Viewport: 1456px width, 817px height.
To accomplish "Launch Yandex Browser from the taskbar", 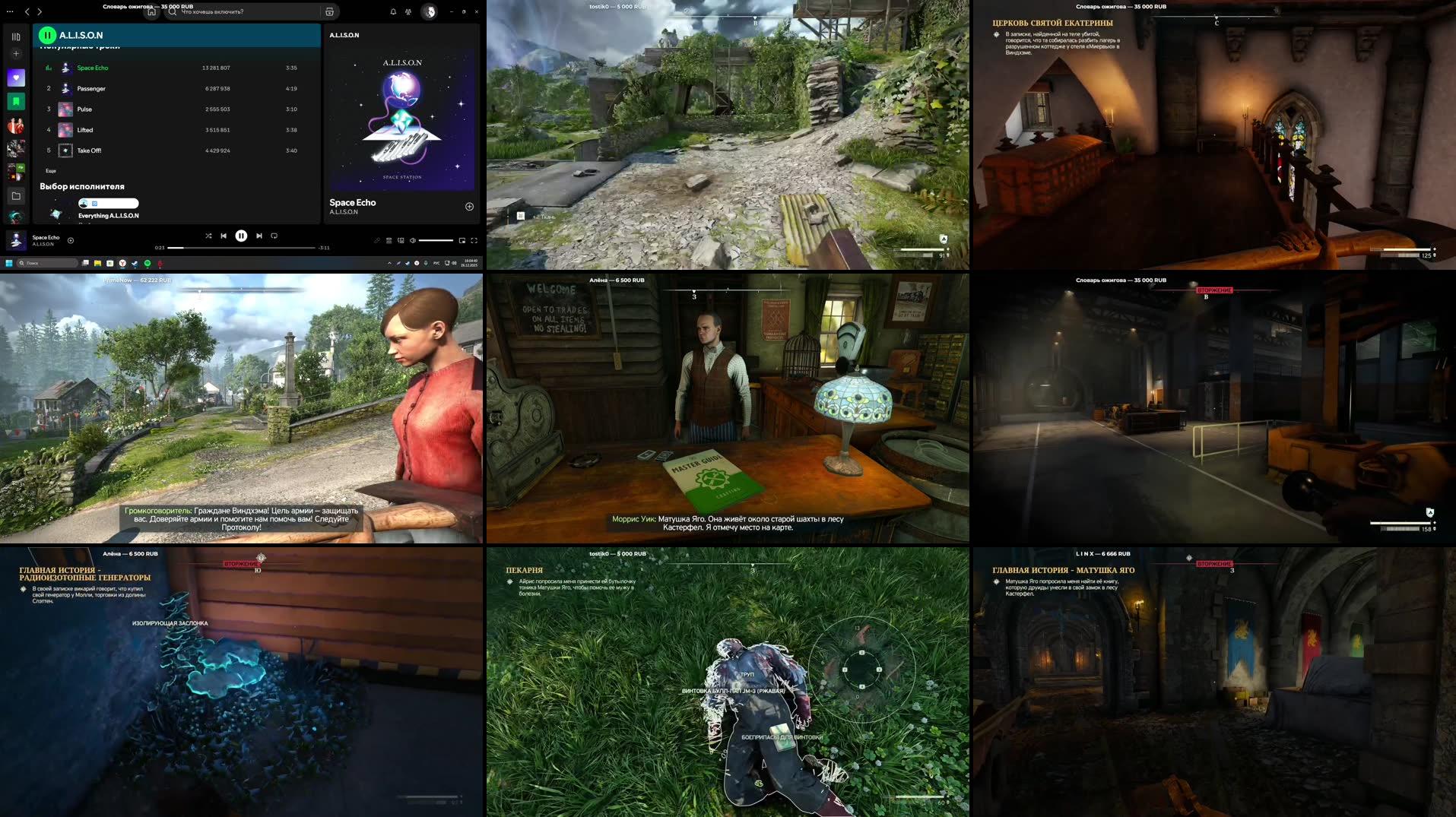I will pyautogui.click(x=122, y=264).
